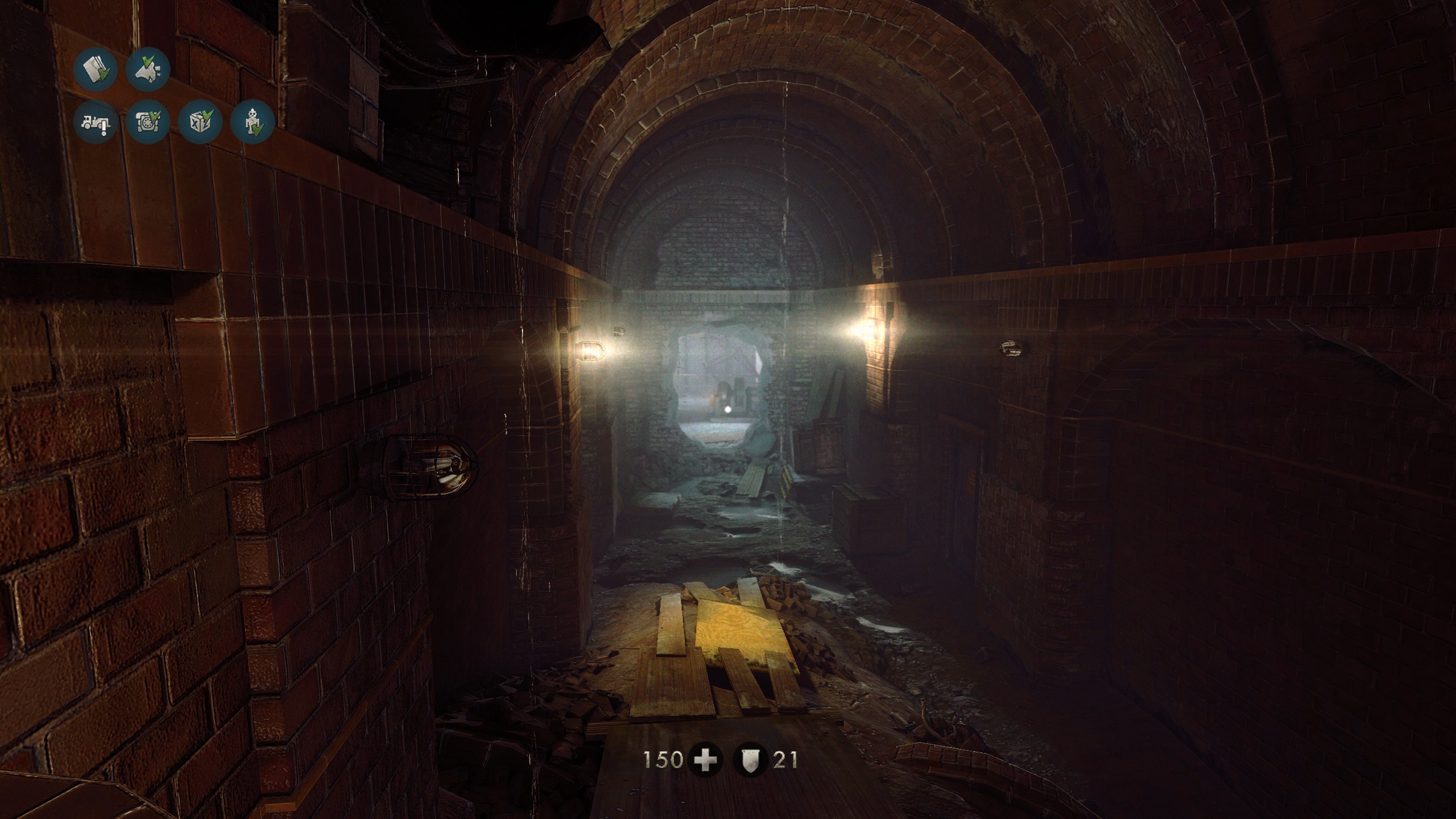Select the rotary telephone collectible icon
The image size is (1456, 819).
tap(148, 122)
